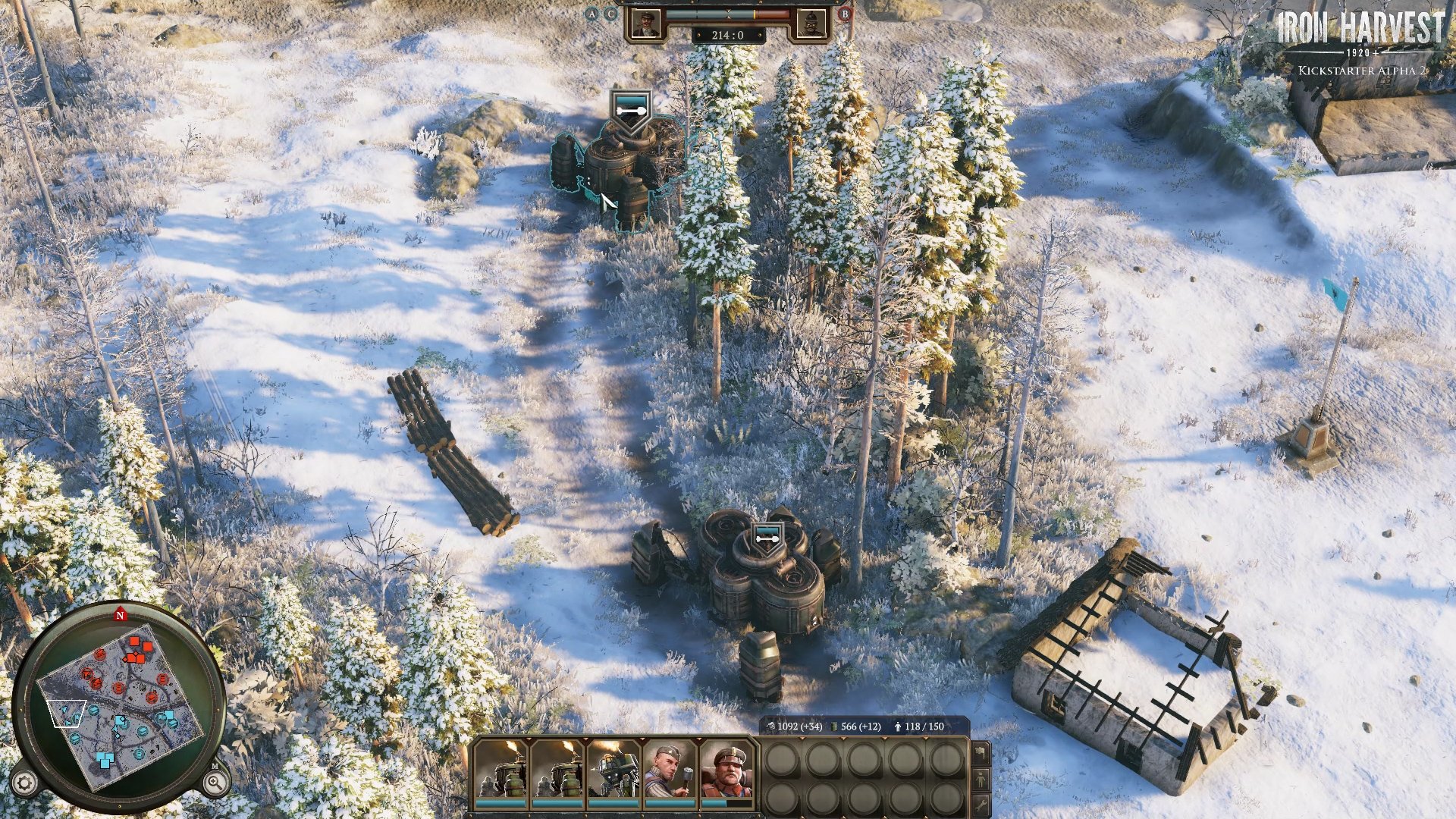The width and height of the screenshot is (1456, 819).
Task: Select the wrench repair icon
Action: [981, 805]
